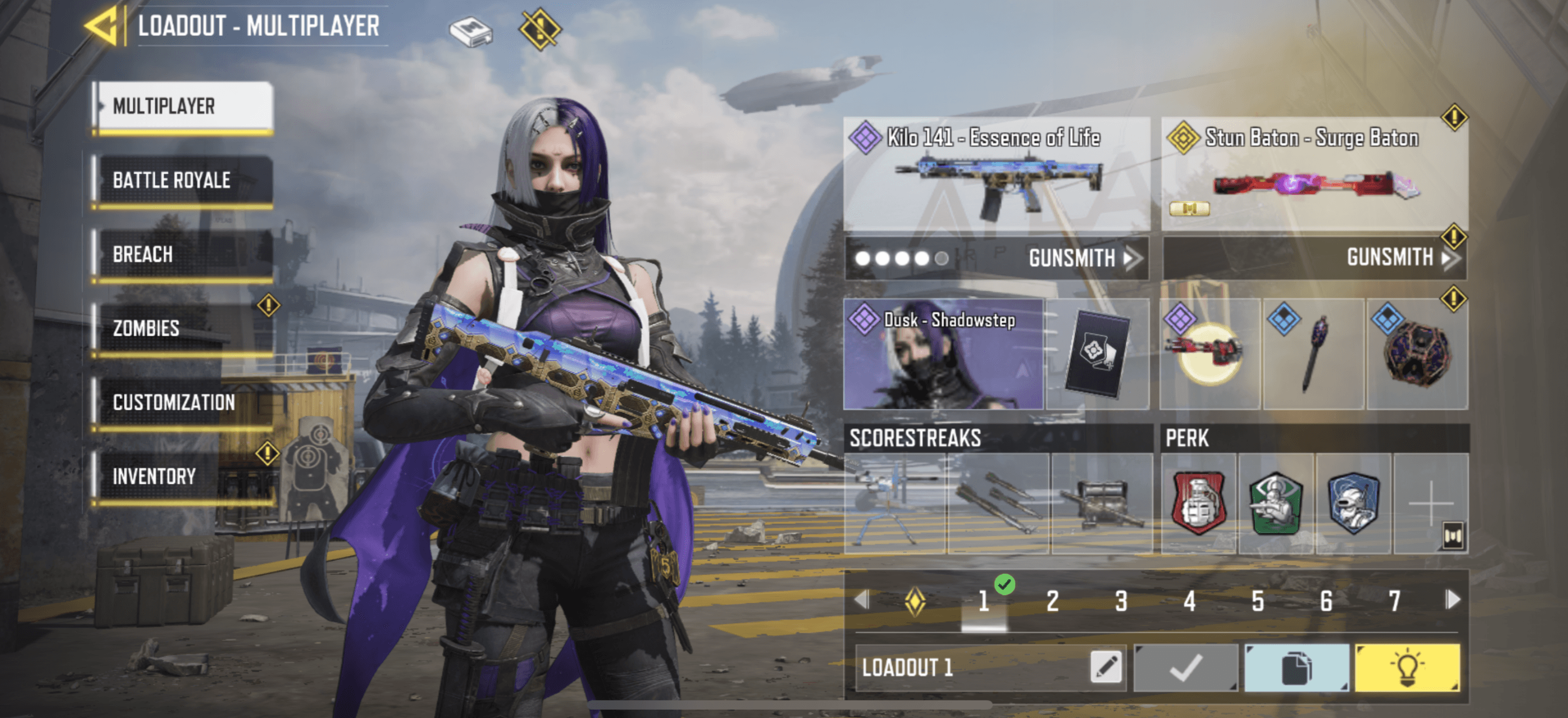Screen dimensions: 1568x718
Task: Go back using the yellow arrow
Action: point(101,26)
